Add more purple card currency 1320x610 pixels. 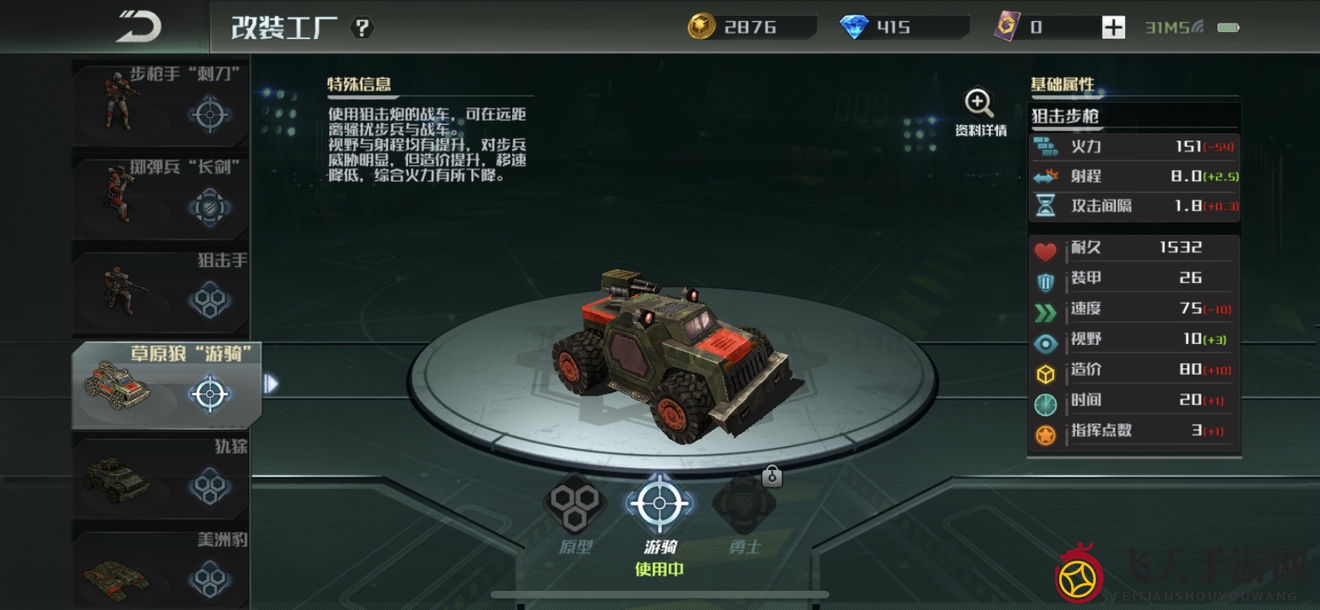1113,27
